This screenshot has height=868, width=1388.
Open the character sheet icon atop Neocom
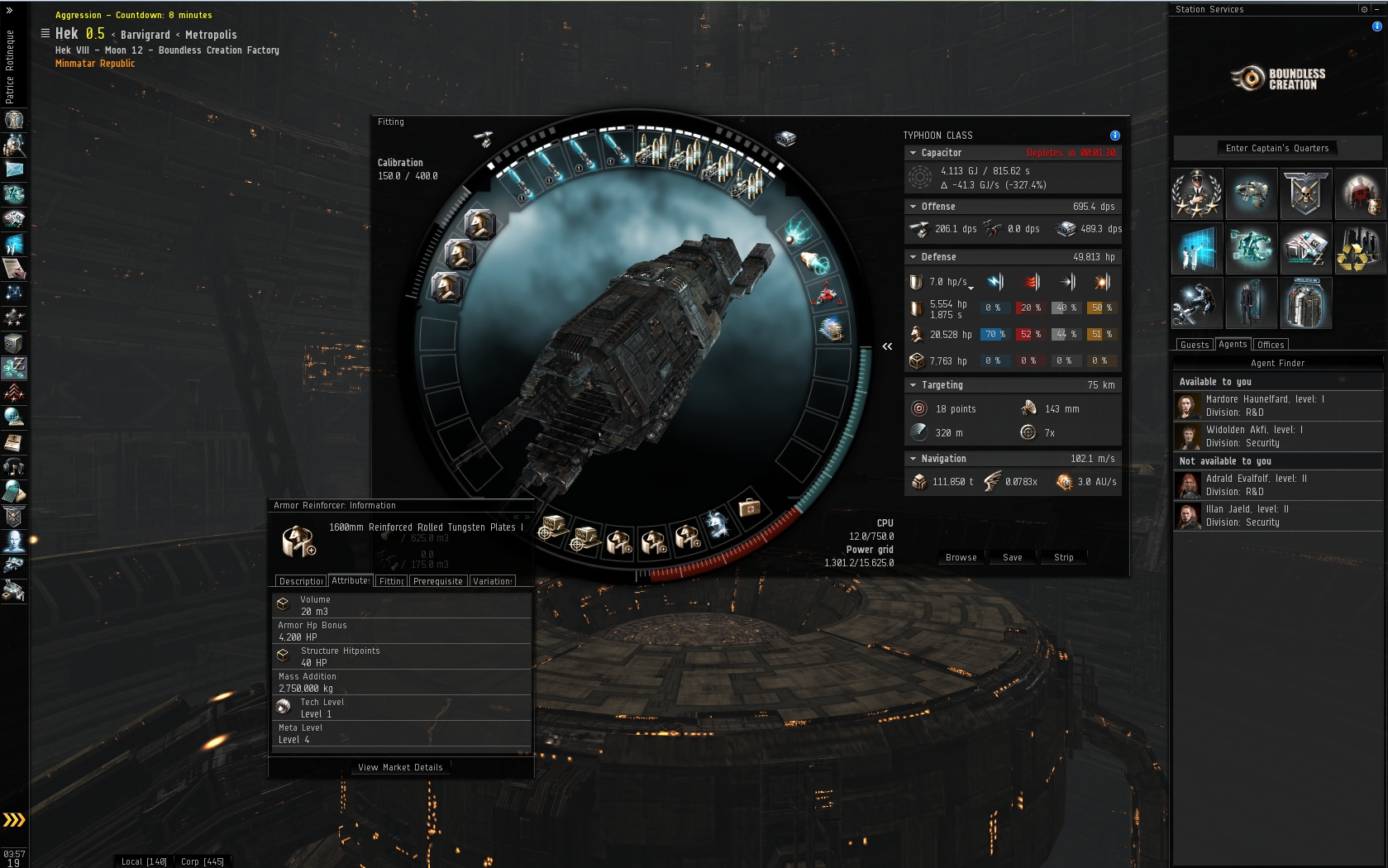(13, 120)
